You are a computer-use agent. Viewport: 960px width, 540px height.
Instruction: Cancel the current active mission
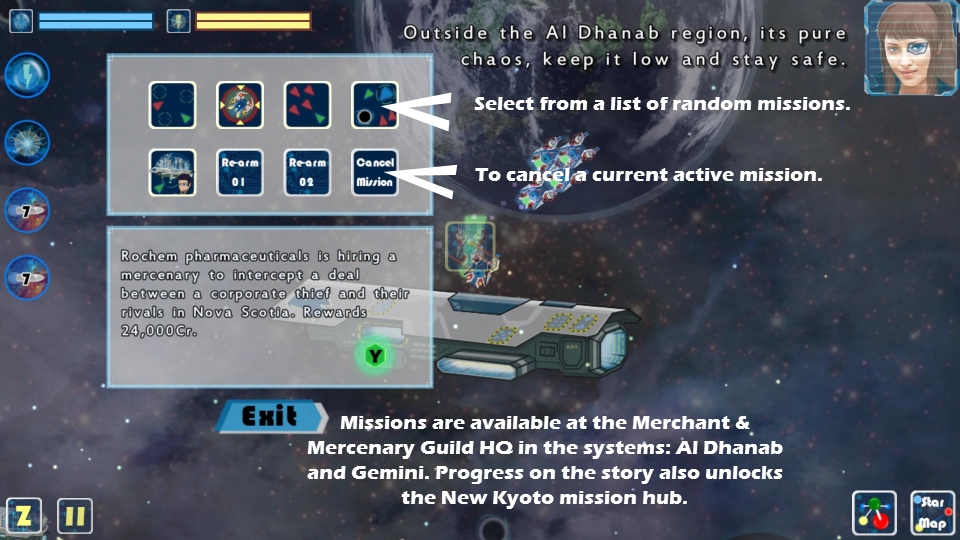375,172
